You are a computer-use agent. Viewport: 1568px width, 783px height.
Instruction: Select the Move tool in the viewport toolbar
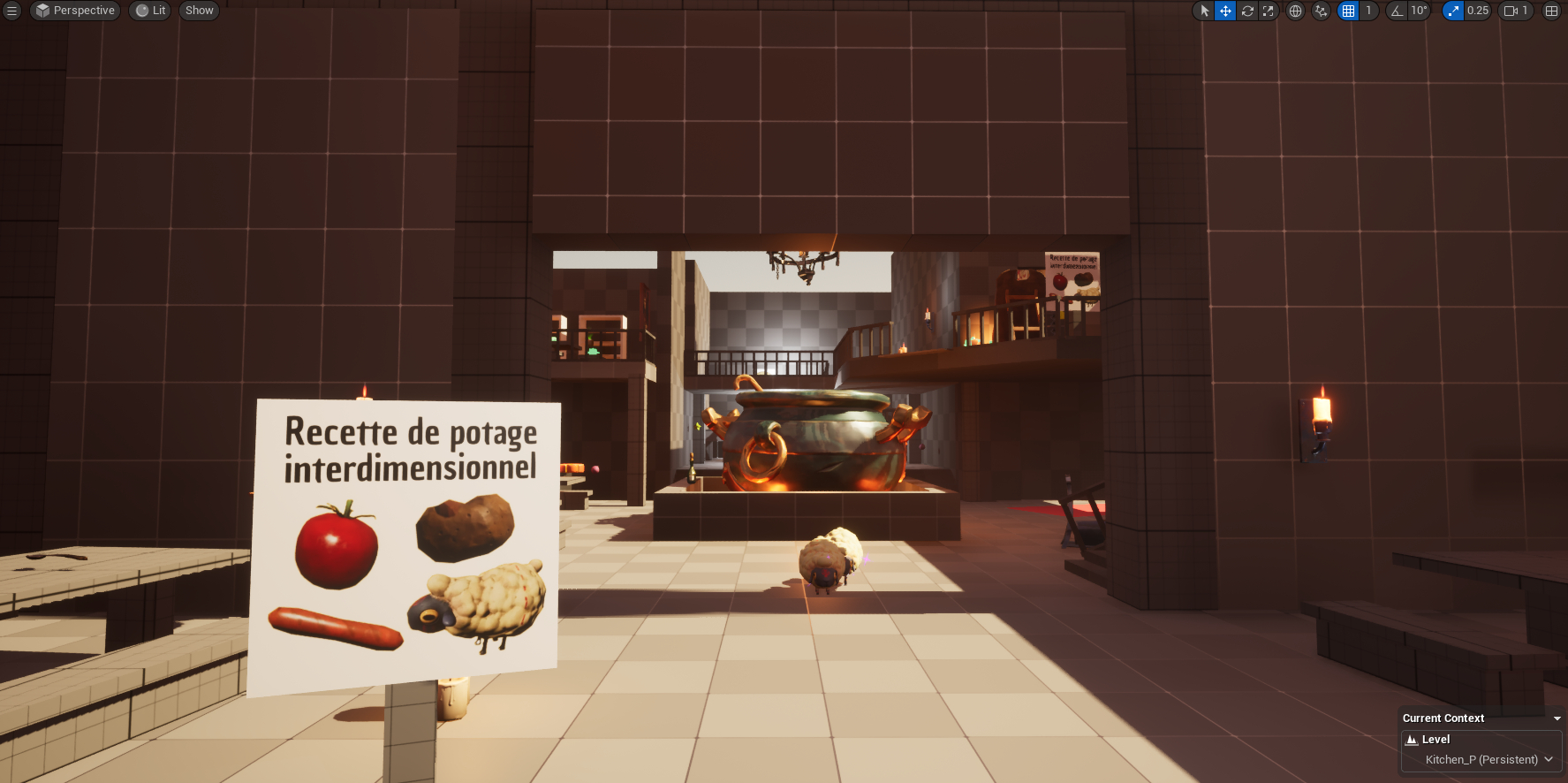[x=1225, y=11]
